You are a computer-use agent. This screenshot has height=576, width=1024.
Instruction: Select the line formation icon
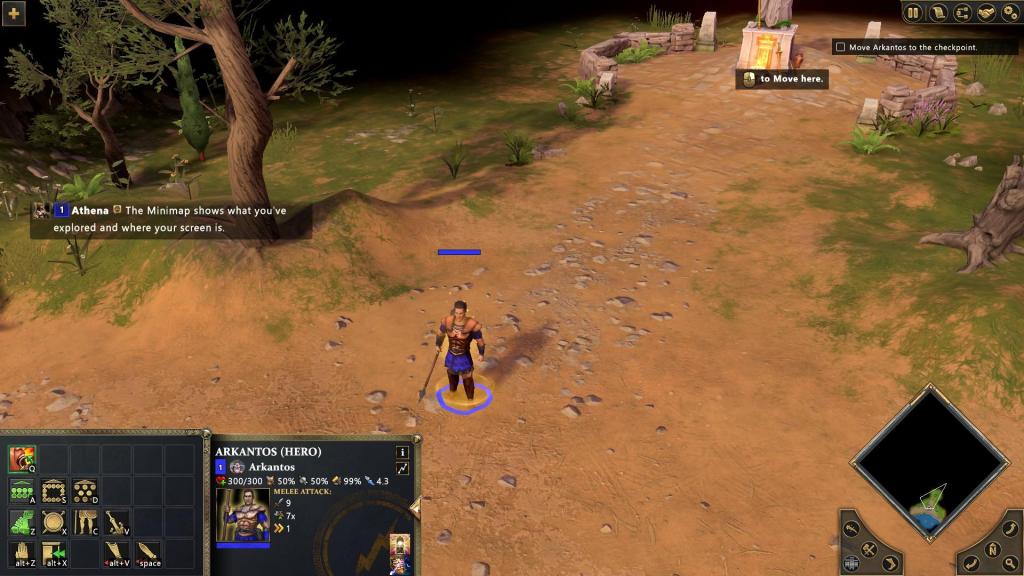[x=22, y=491]
